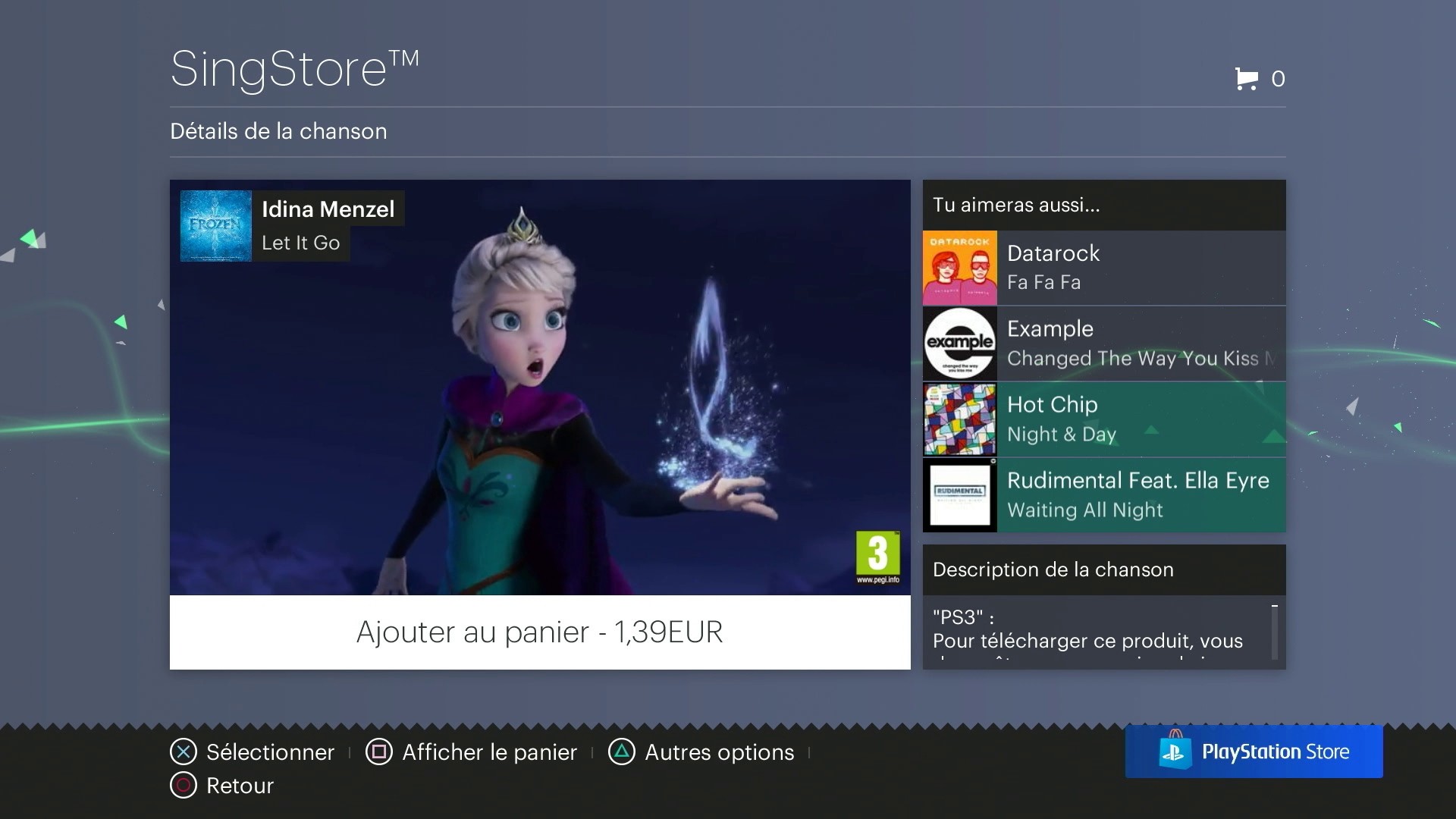1456x819 pixels.
Task: Click the Let It Go video preview
Action: coord(540,388)
